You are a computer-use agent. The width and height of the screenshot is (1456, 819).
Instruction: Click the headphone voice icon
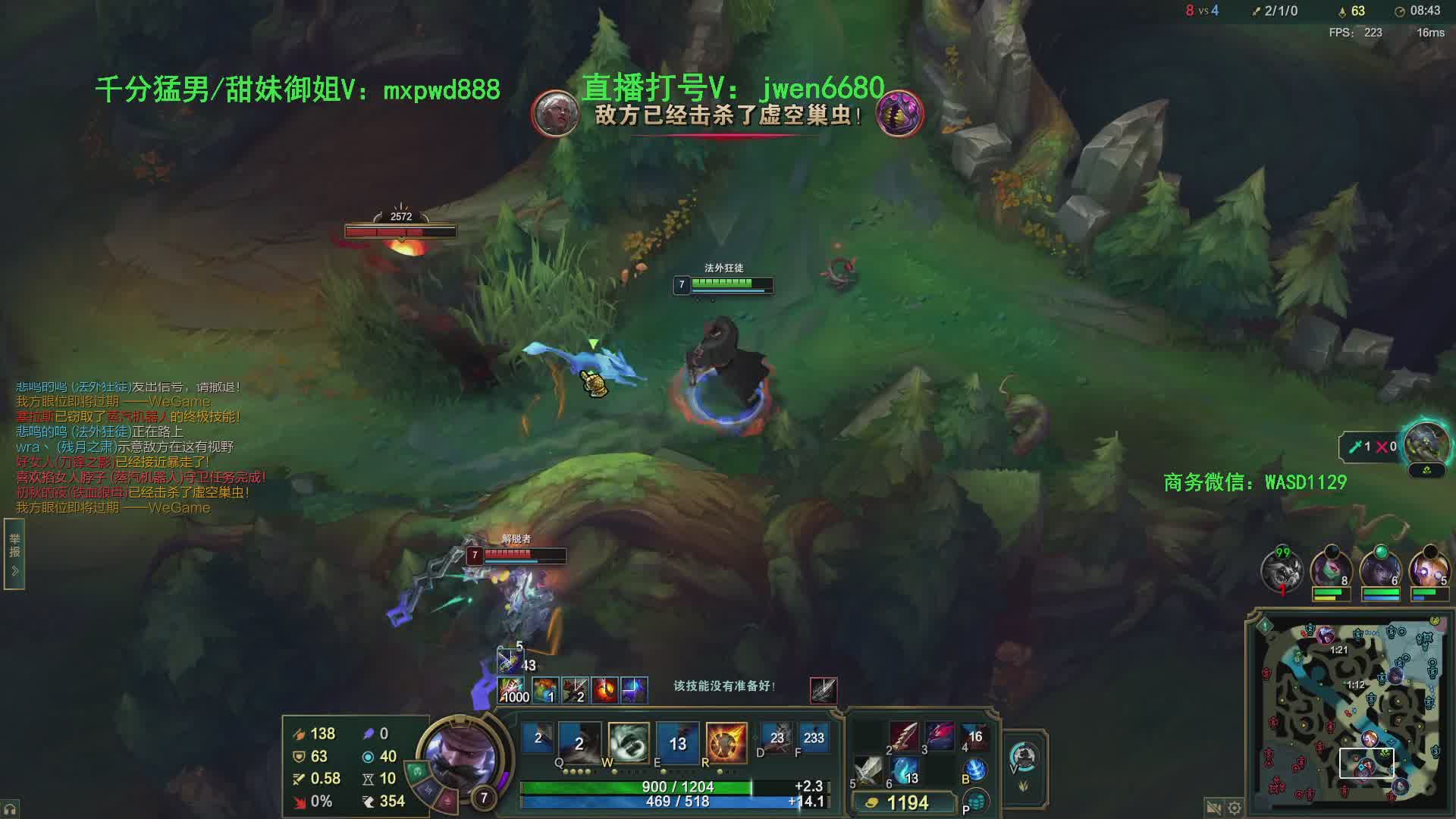(10, 810)
